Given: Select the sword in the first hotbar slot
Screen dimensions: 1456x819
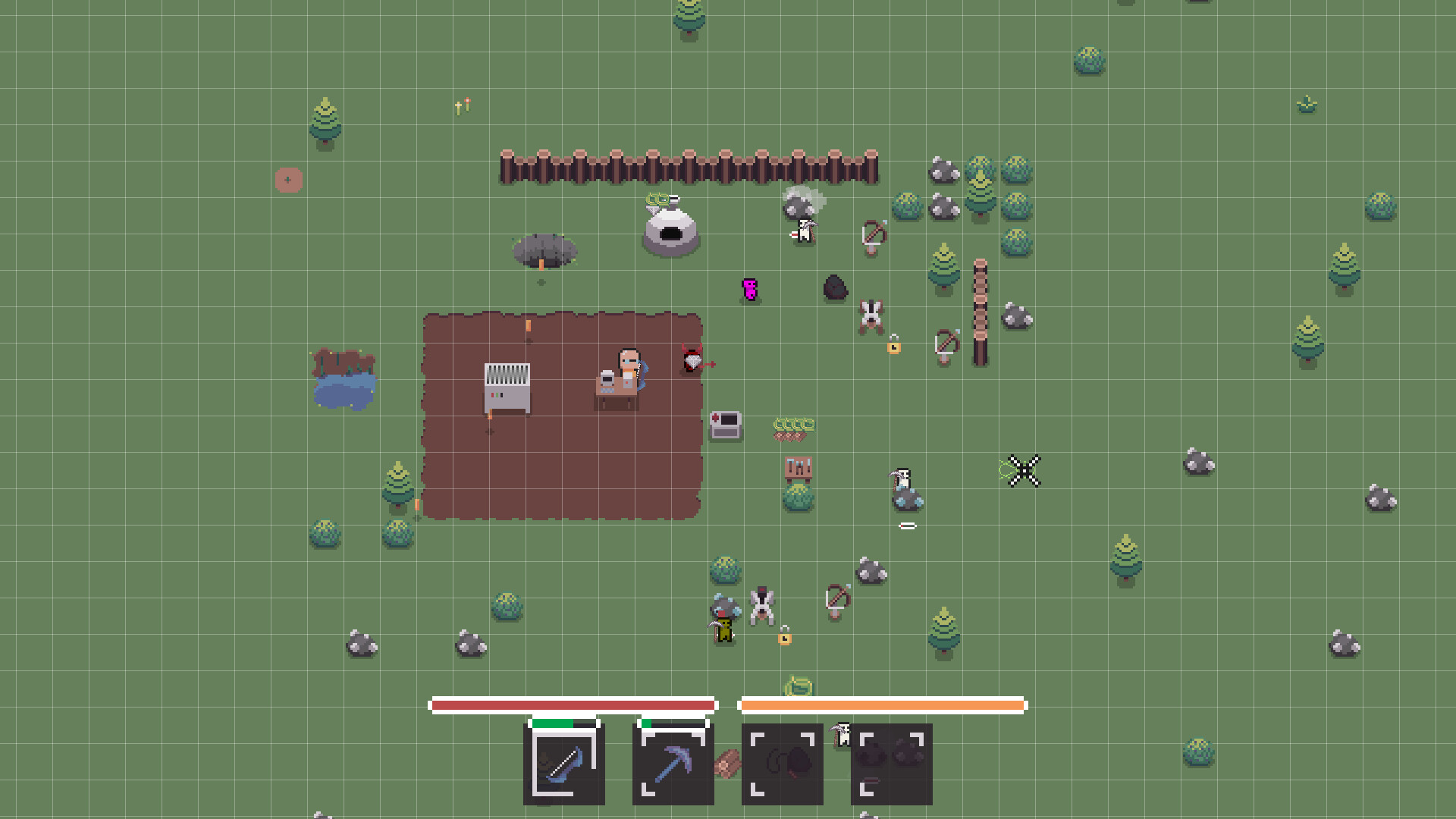Looking at the screenshot, I should 563,766.
